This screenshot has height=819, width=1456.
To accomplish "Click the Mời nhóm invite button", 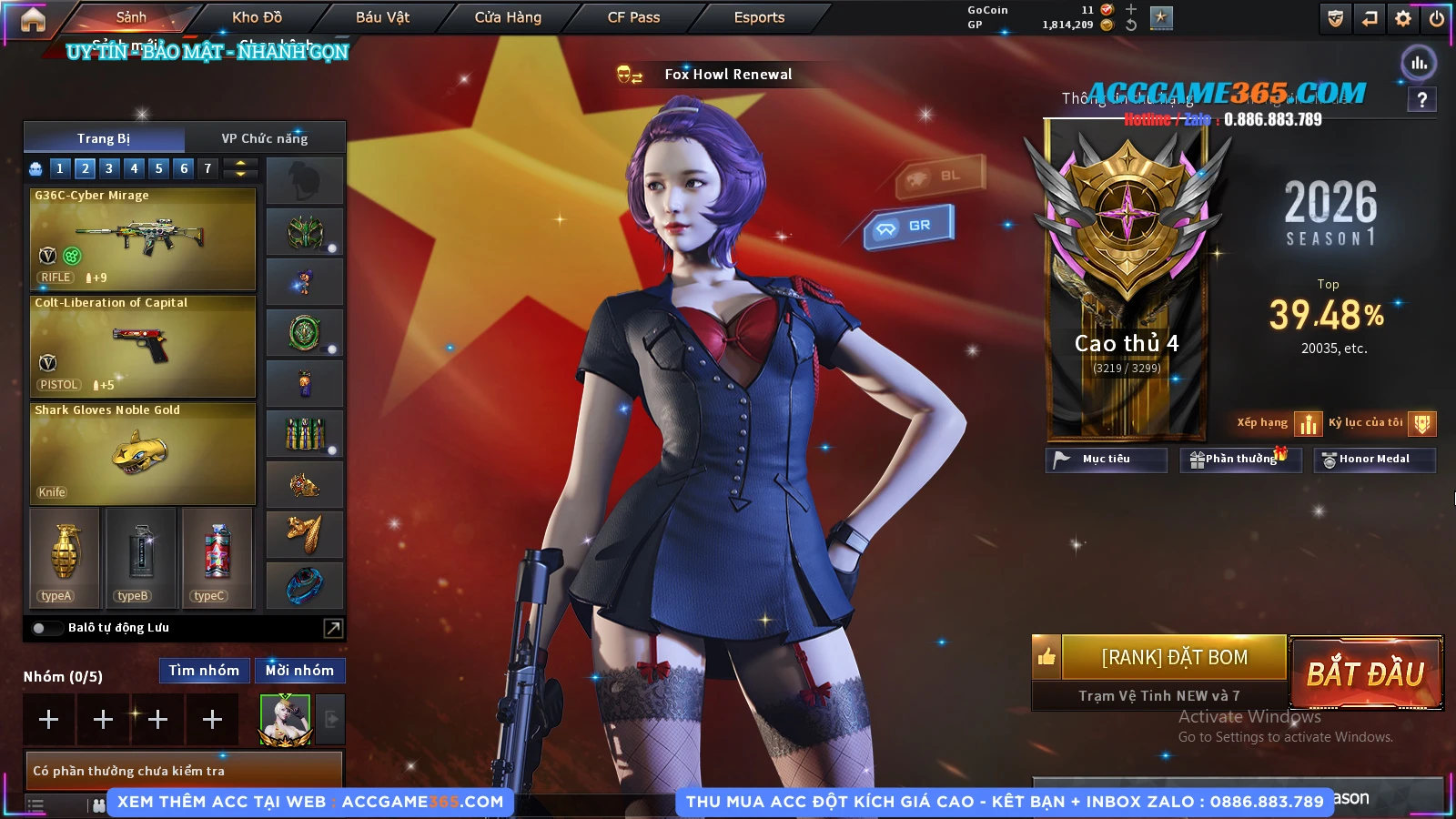I will pos(299,671).
